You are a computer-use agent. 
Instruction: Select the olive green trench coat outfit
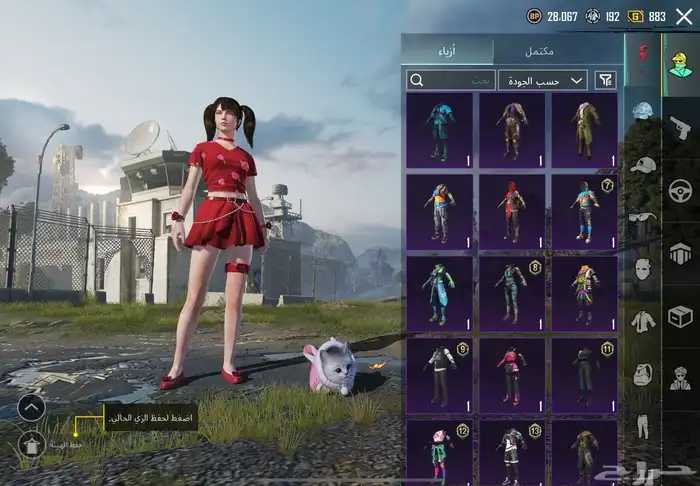tap(584, 130)
